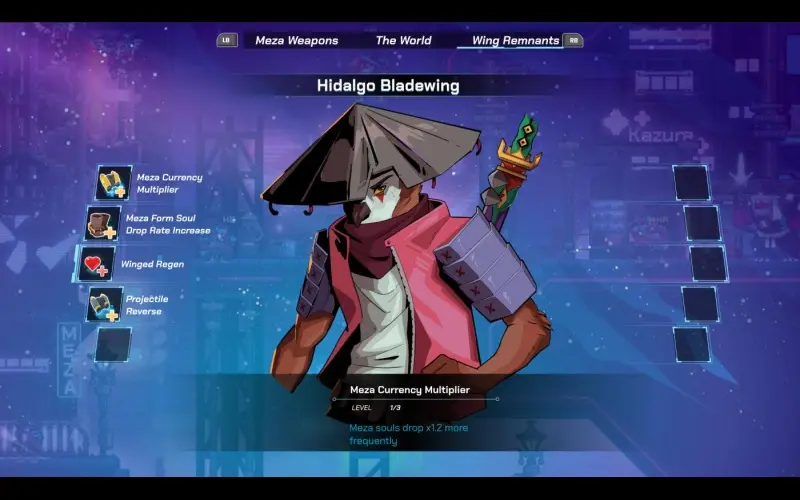Screen dimensions: 800x500
Task: Select the Wing Remnants tab
Action: [x=515, y=41]
